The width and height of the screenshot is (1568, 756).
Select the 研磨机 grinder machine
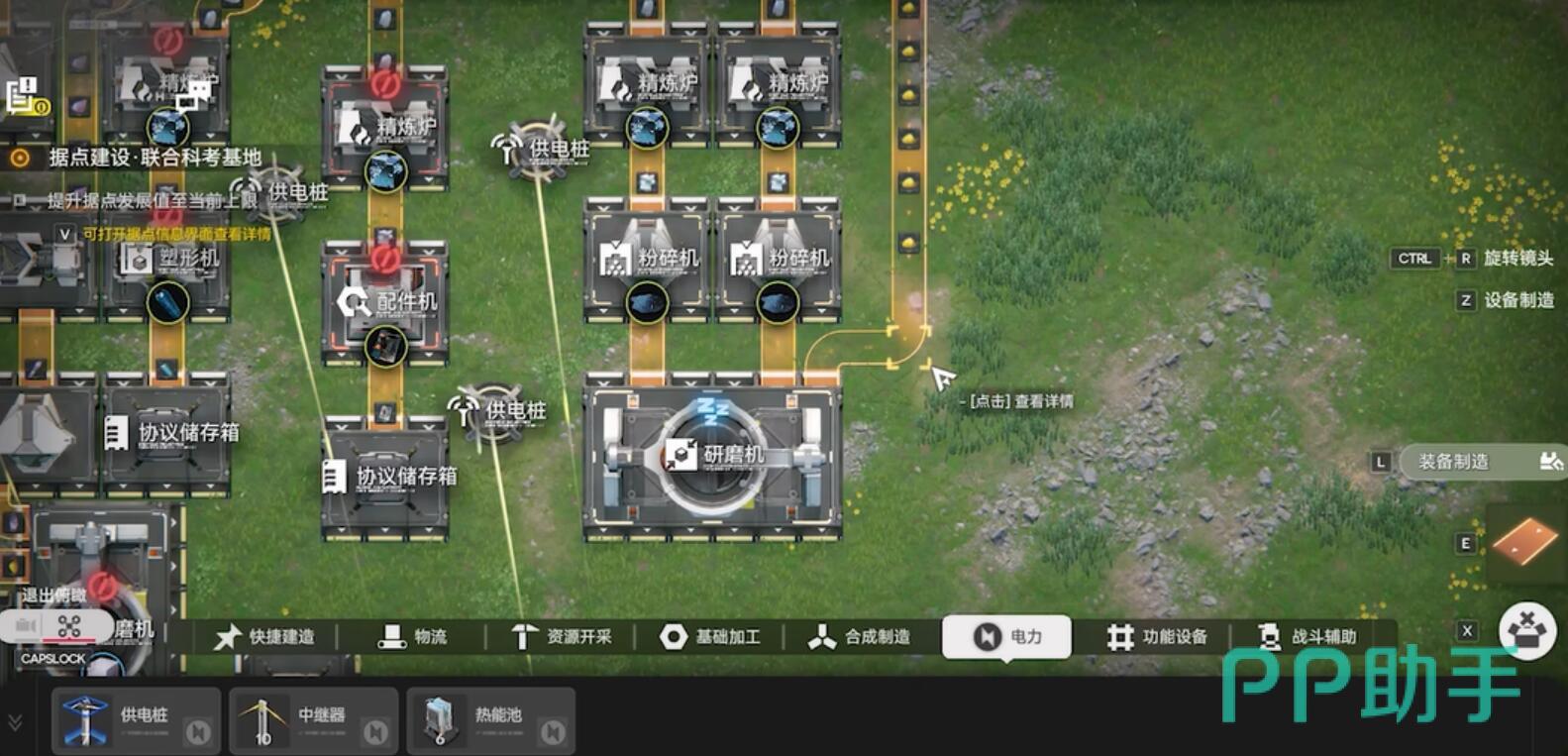pos(714,455)
